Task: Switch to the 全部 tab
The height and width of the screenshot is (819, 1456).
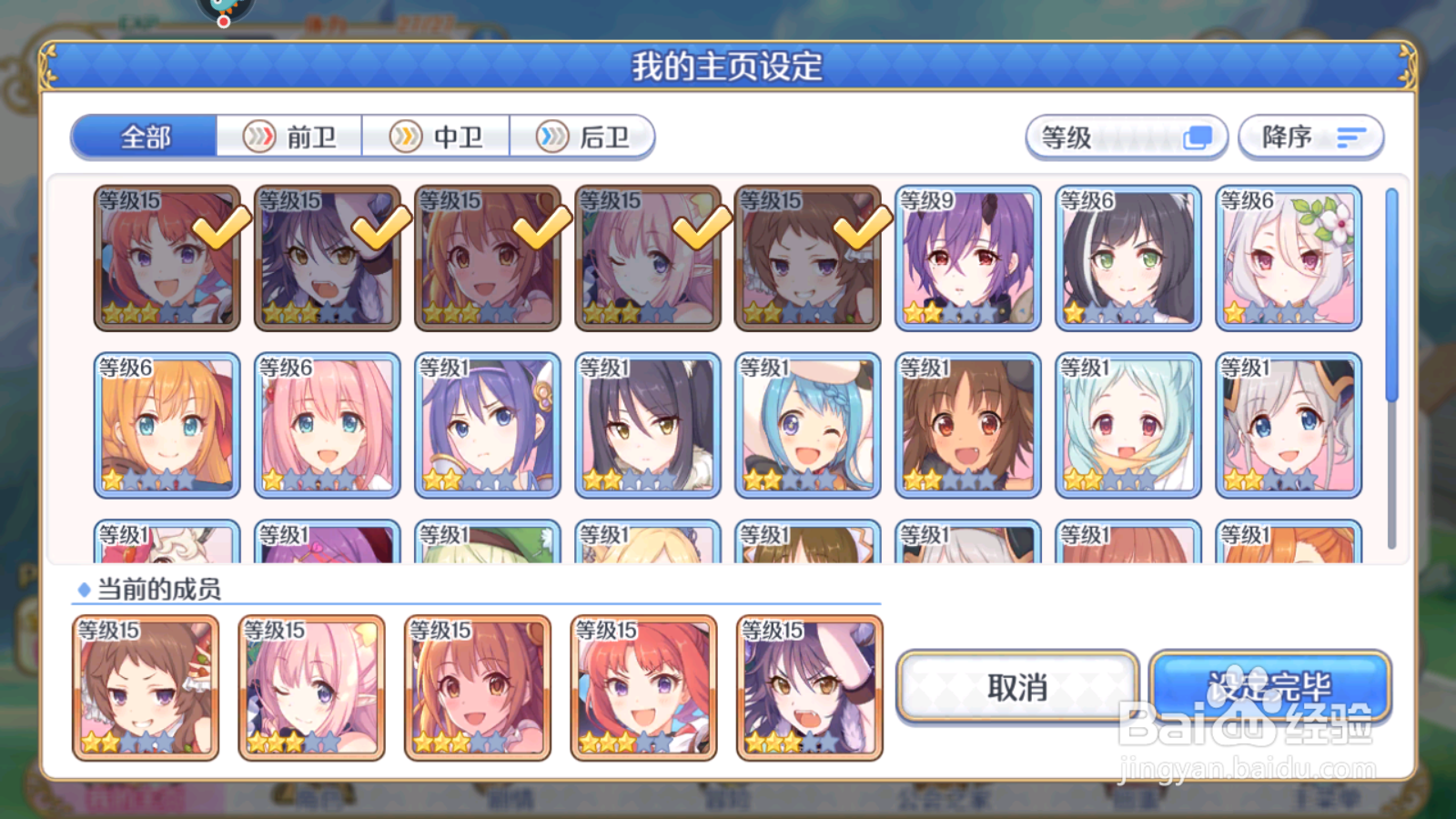Action: click(146, 136)
